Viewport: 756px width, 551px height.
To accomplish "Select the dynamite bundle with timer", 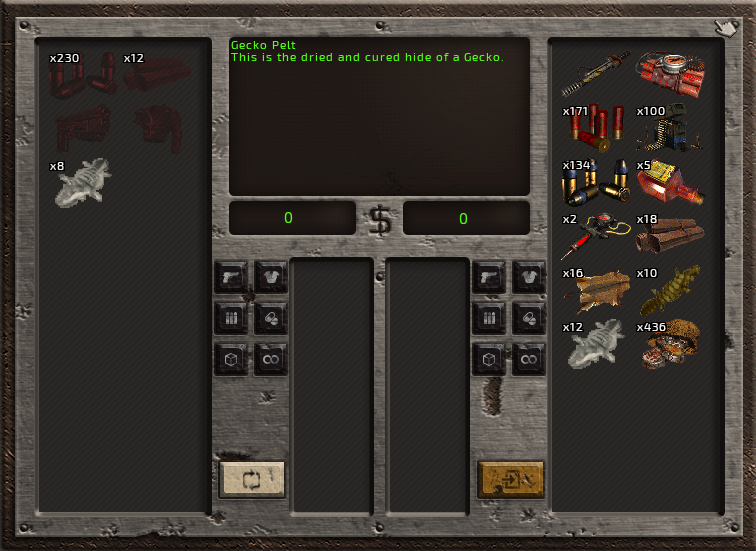I will pos(671,70).
